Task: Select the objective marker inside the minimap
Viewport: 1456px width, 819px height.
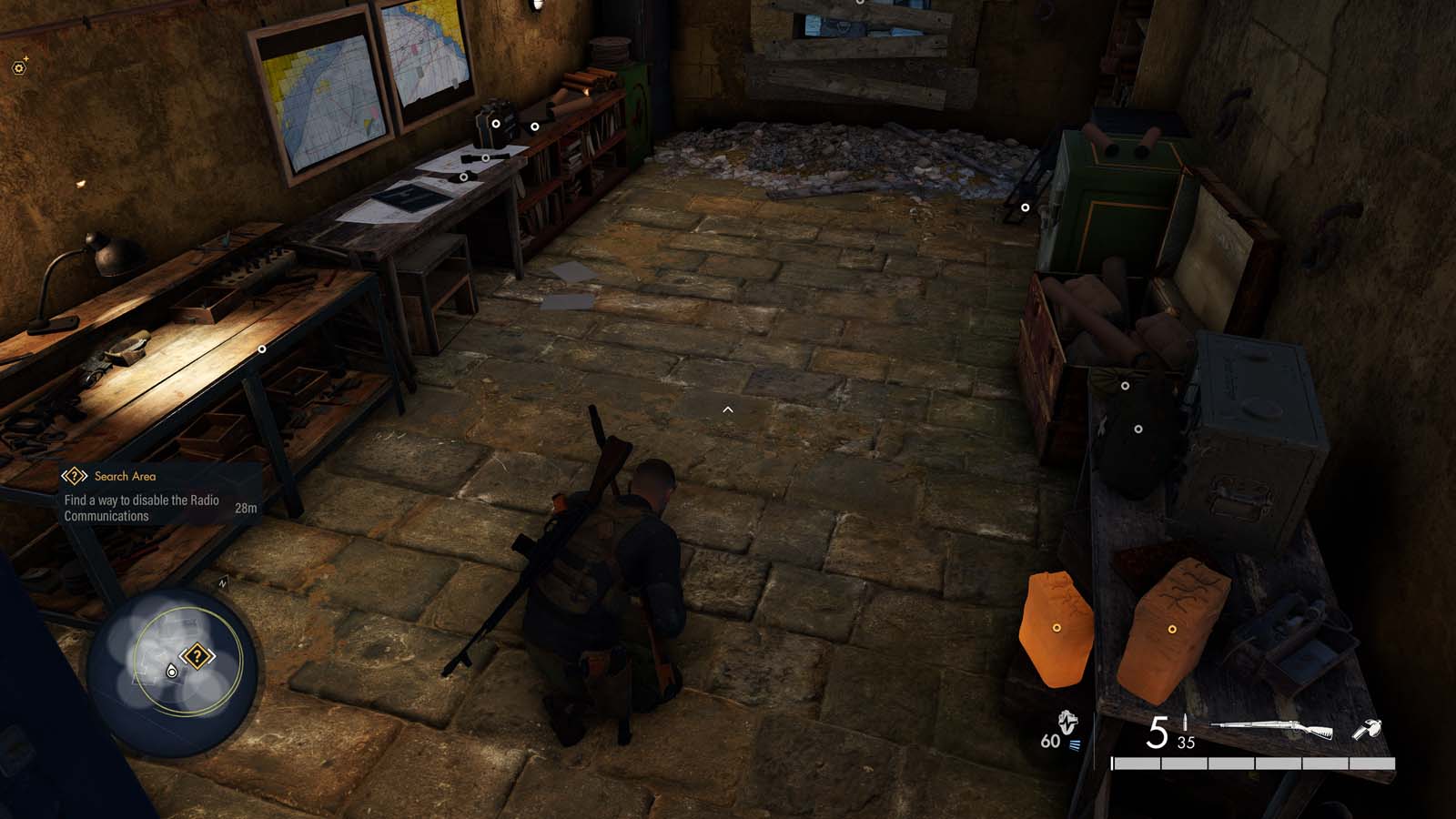Action: tap(197, 654)
